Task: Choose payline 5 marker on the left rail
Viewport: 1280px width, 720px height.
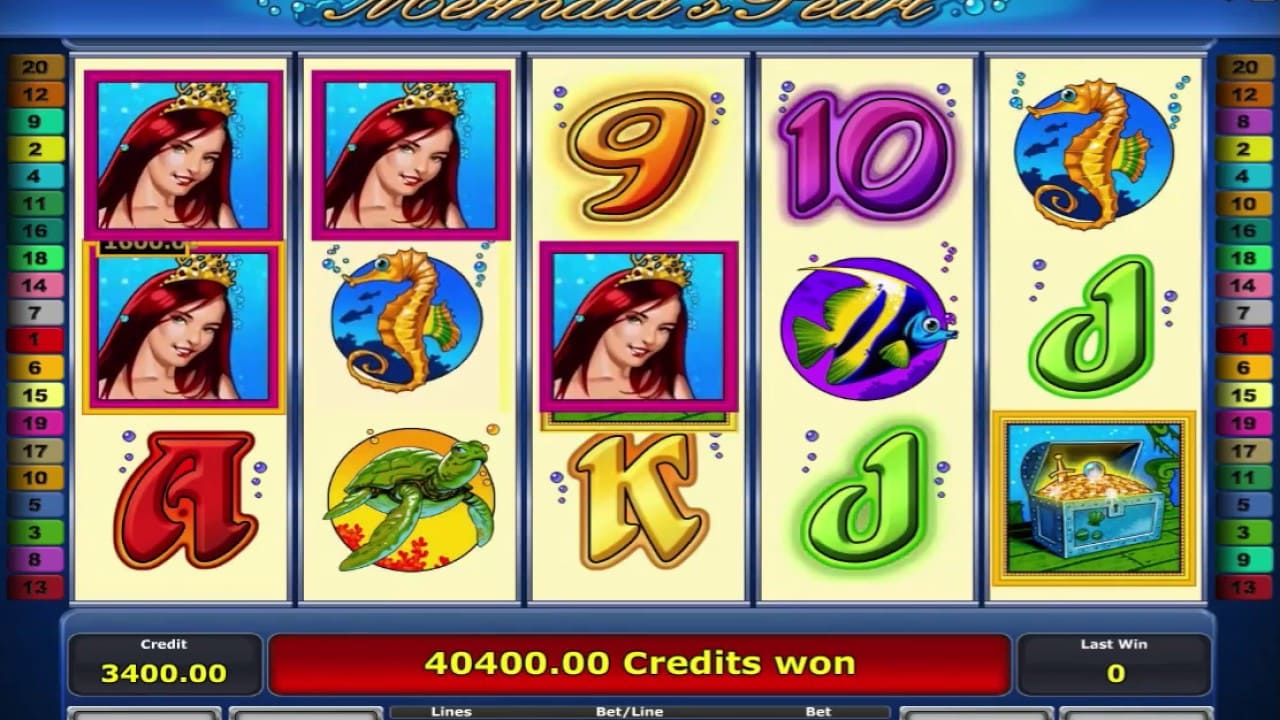Action: click(37, 505)
